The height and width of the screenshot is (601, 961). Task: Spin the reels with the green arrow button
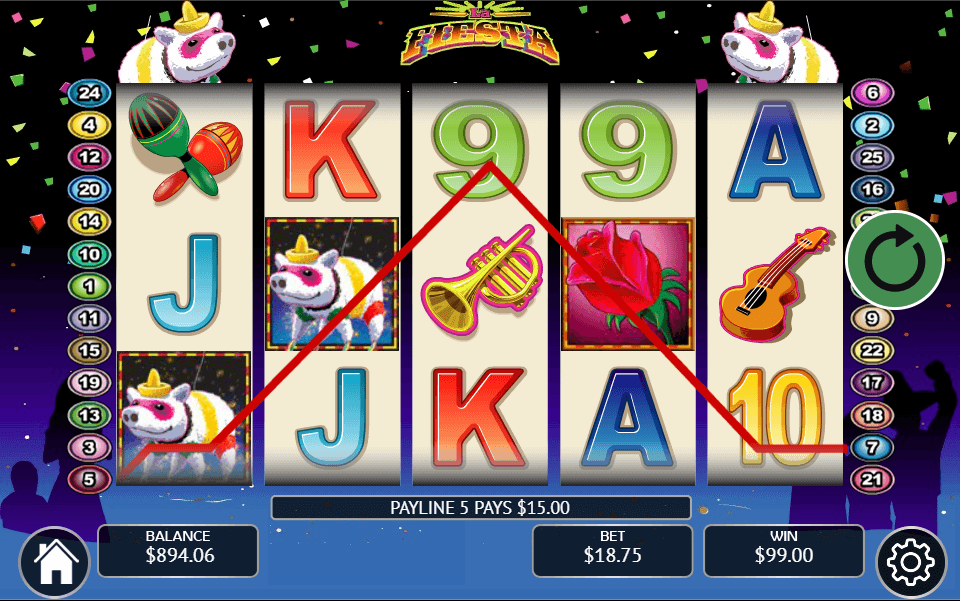894,260
